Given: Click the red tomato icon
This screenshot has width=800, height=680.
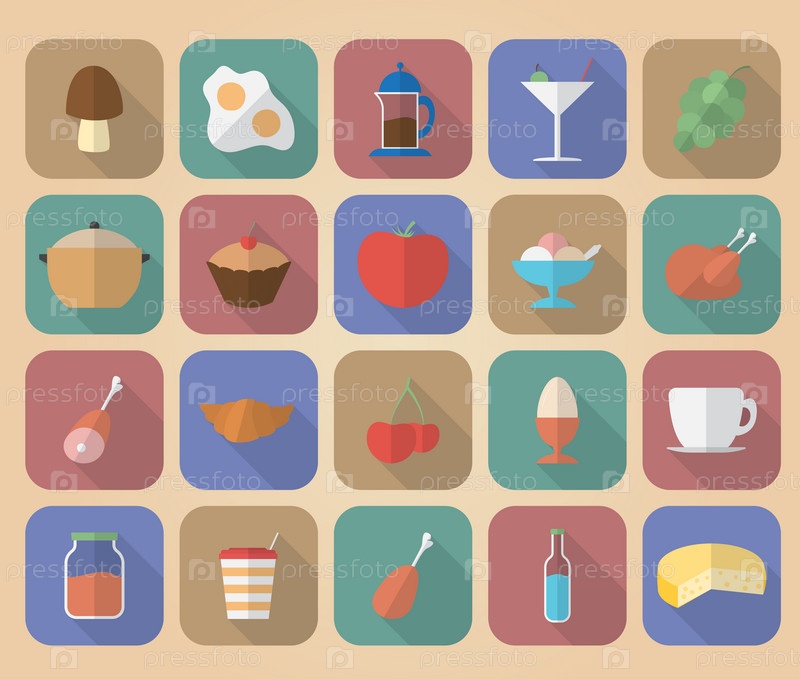Looking at the screenshot, I should point(402,265).
